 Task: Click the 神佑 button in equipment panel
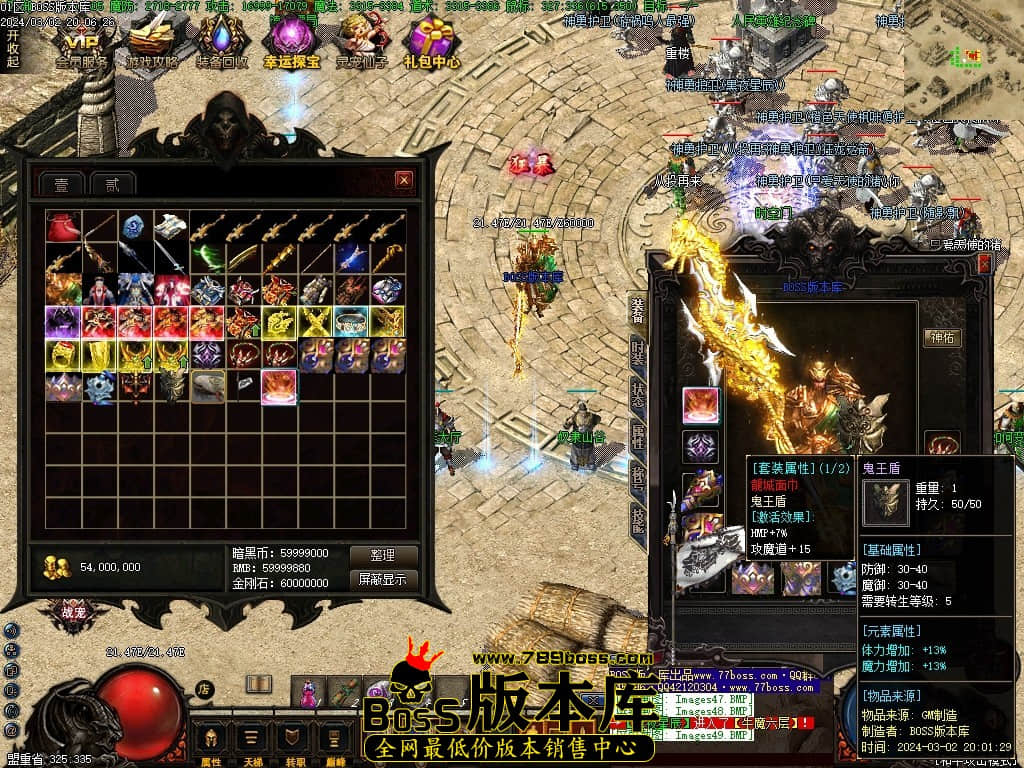(x=942, y=338)
